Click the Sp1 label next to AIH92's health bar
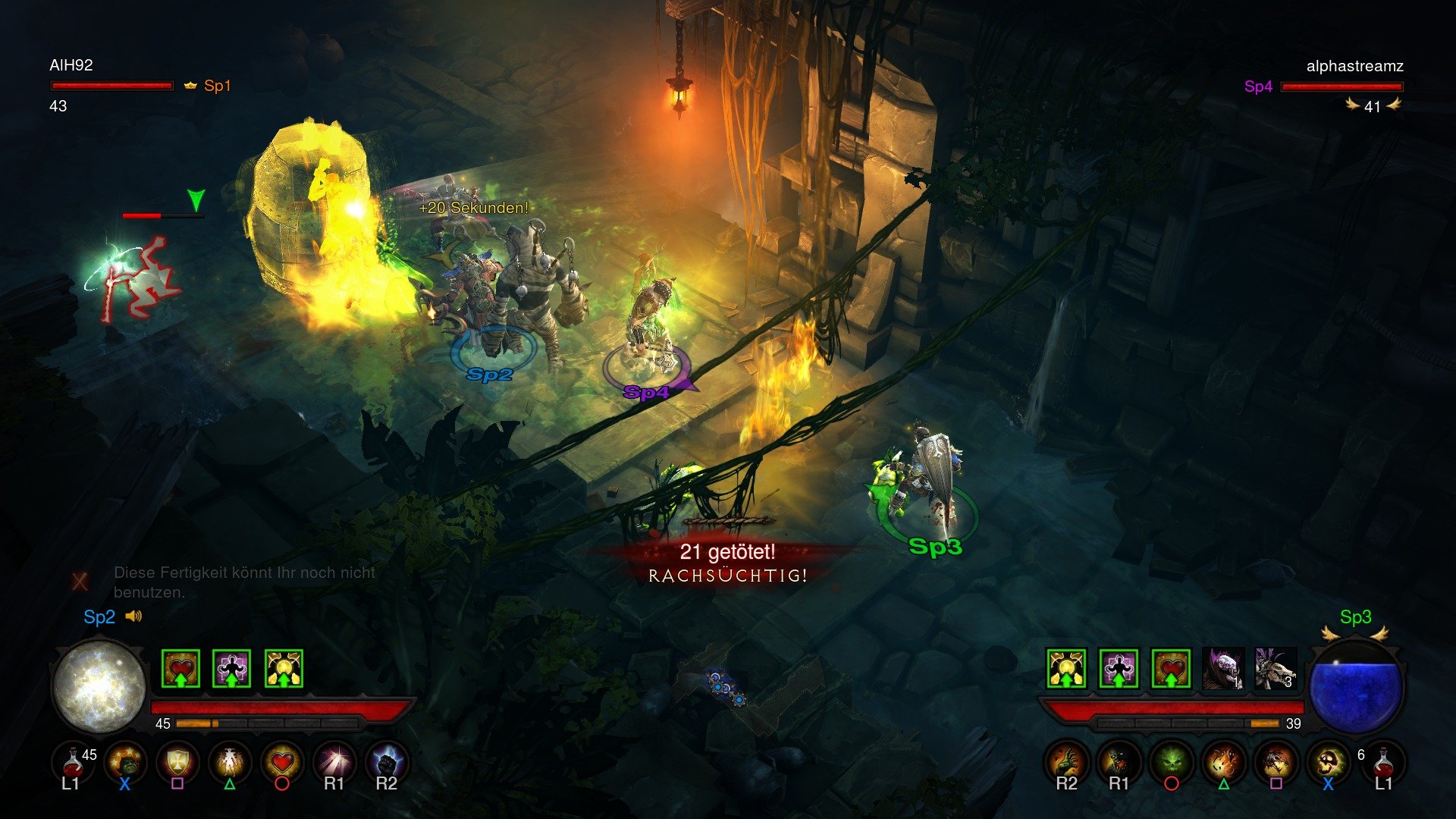 (x=218, y=86)
